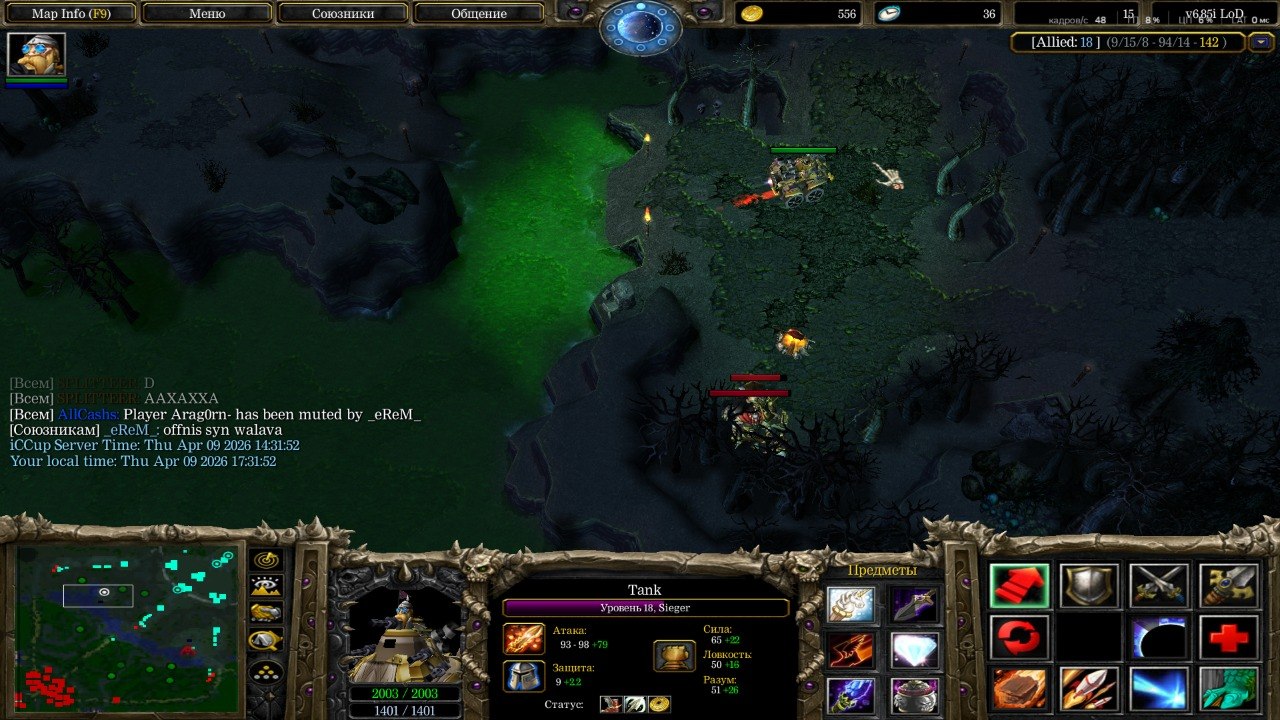
Task: Open the Map Info (F9) panel
Action: coord(71,14)
